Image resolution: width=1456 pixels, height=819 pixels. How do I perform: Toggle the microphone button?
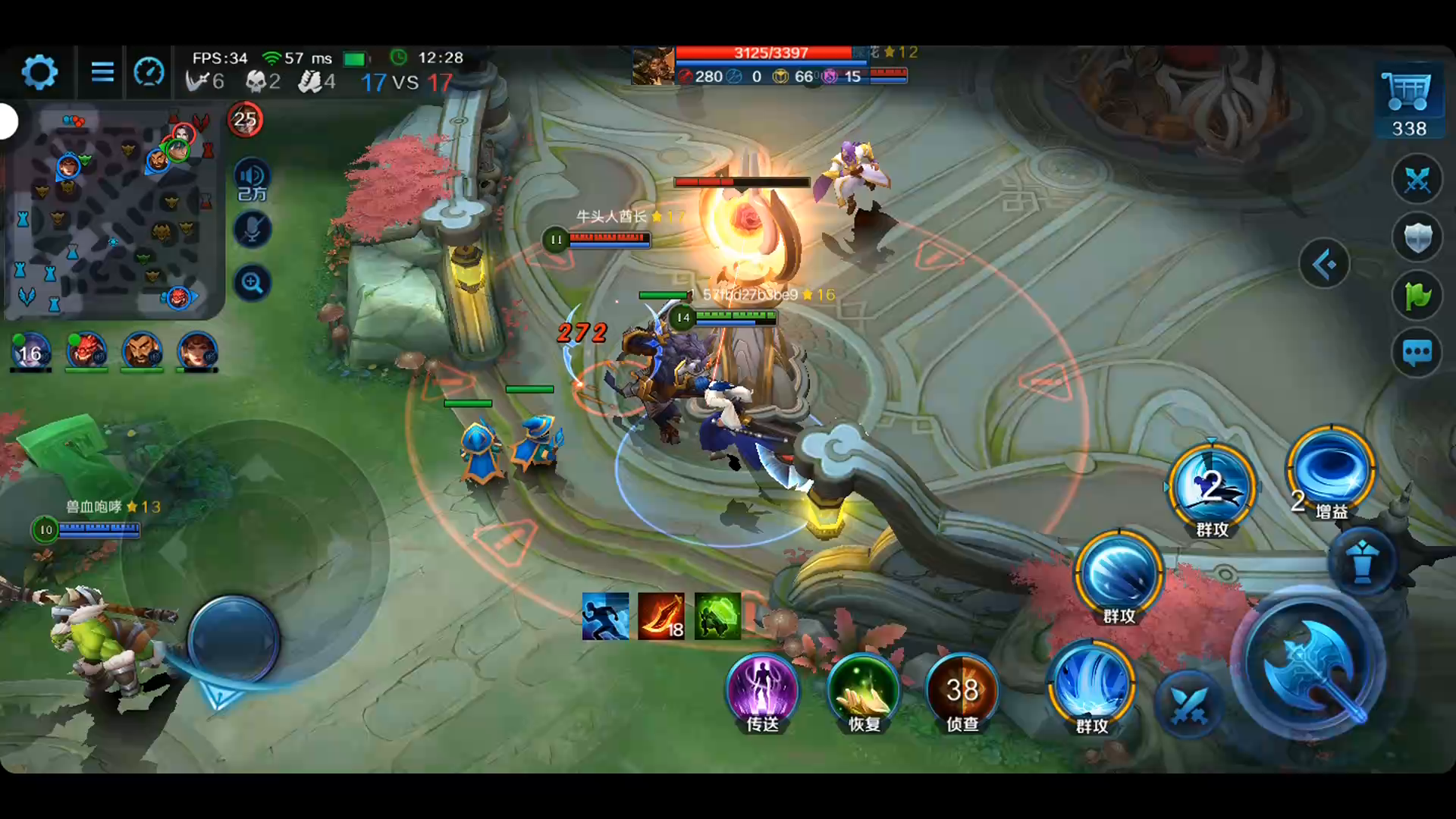pos(252,230)
